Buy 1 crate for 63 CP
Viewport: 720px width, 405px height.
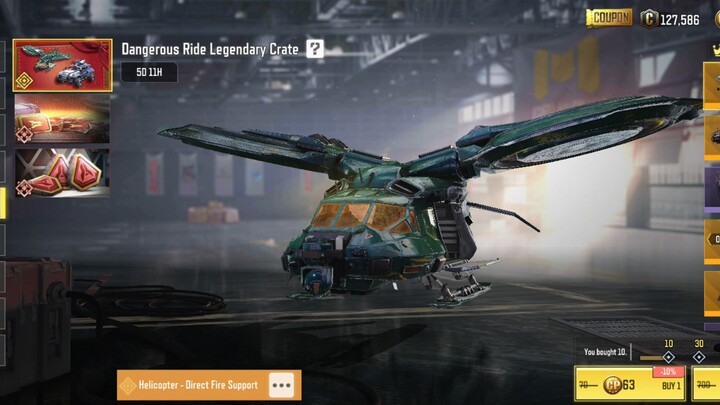(630, 384)
